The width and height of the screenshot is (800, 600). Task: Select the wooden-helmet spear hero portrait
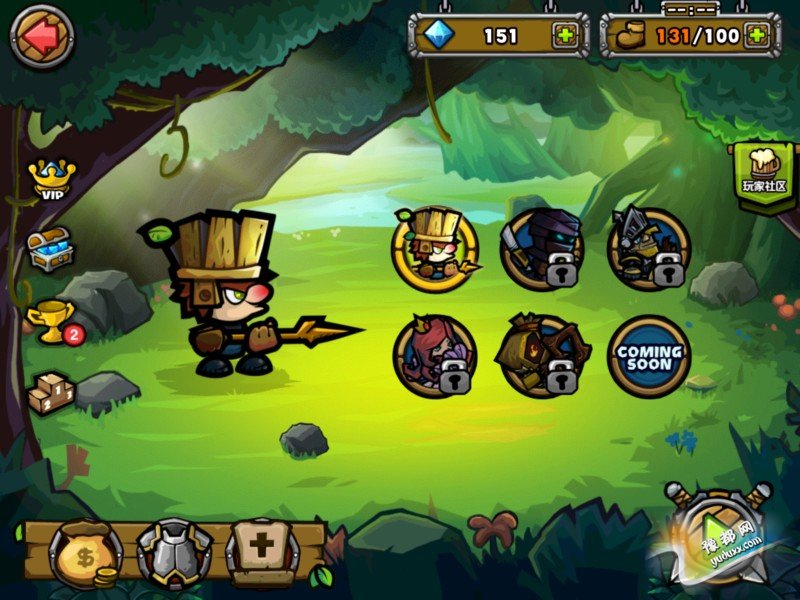[435, 249]
